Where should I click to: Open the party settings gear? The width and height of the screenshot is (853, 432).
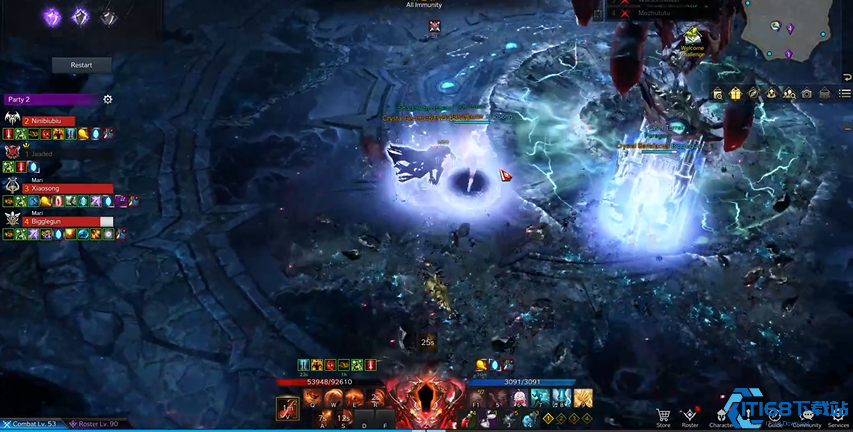108,99
